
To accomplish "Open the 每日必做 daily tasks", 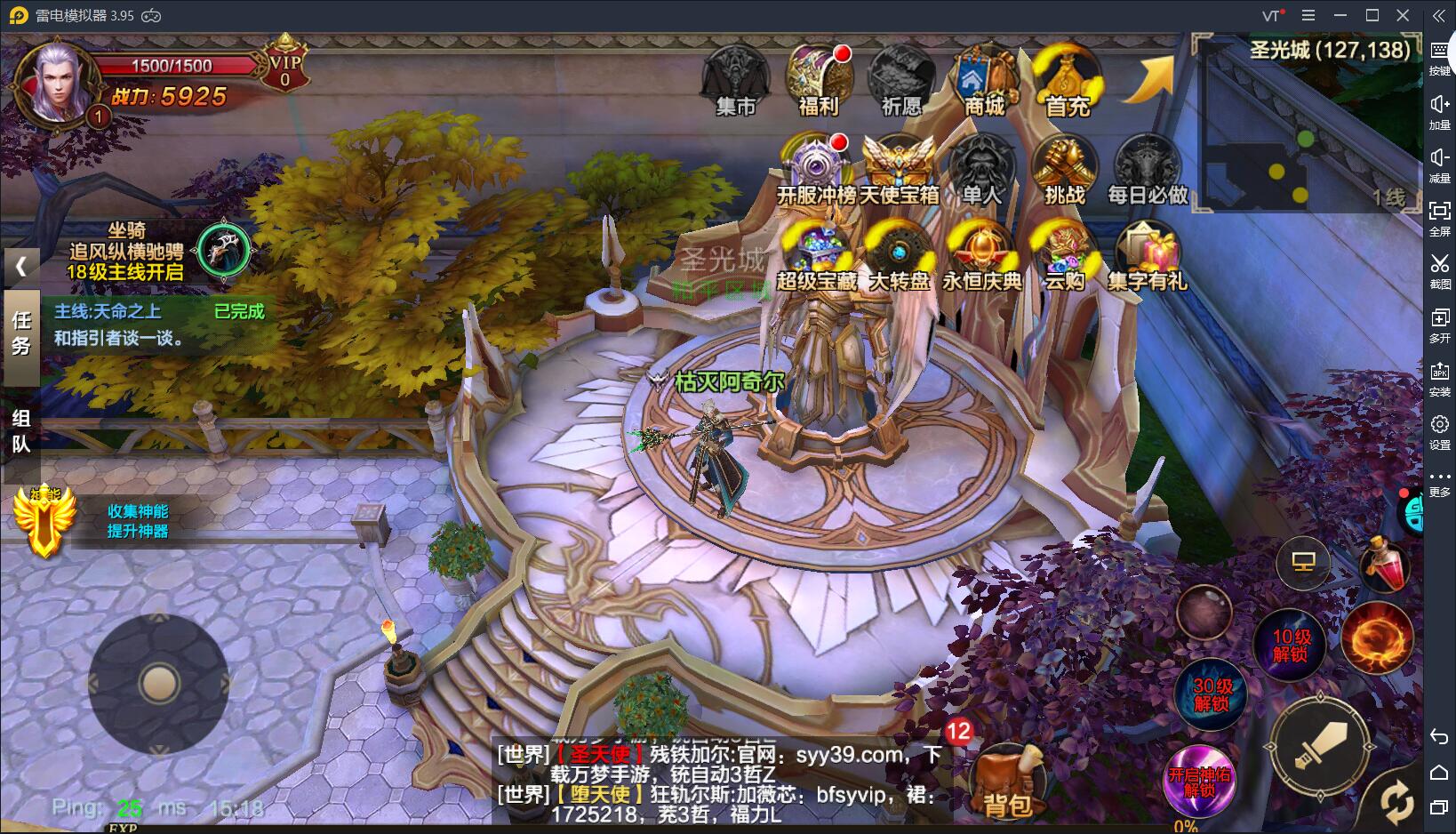I will pyautogui.click(x=1148, y=169).
